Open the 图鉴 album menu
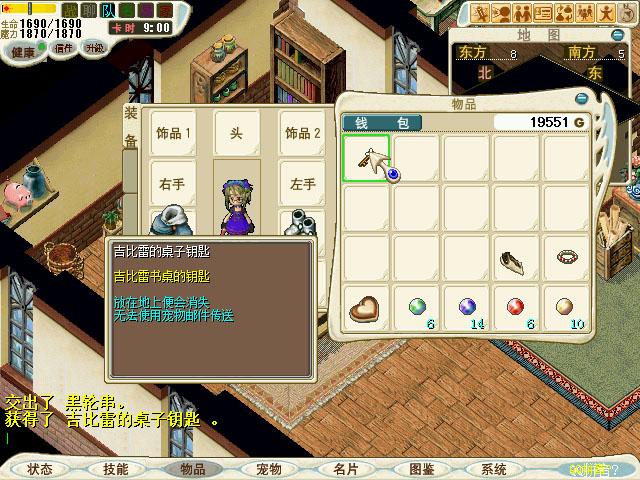The width and height of the screenshot is (640, 480). (x=421, y=469)
